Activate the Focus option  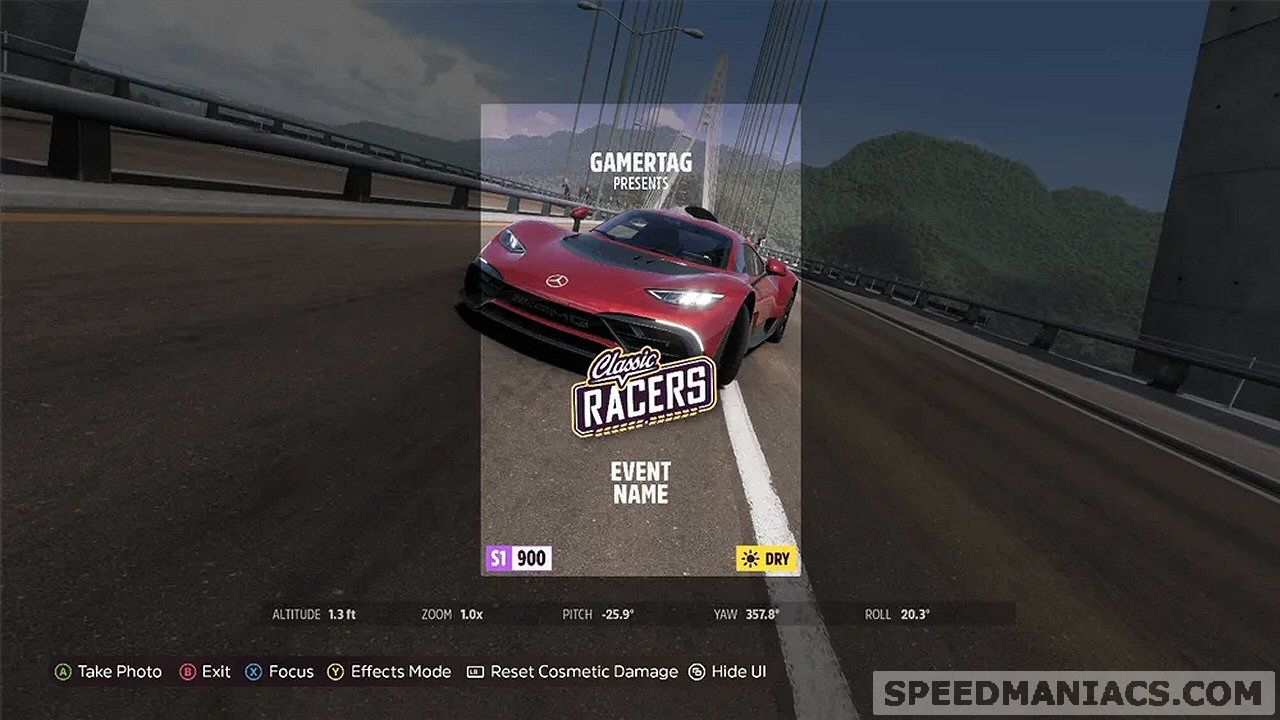coord(280,672)
